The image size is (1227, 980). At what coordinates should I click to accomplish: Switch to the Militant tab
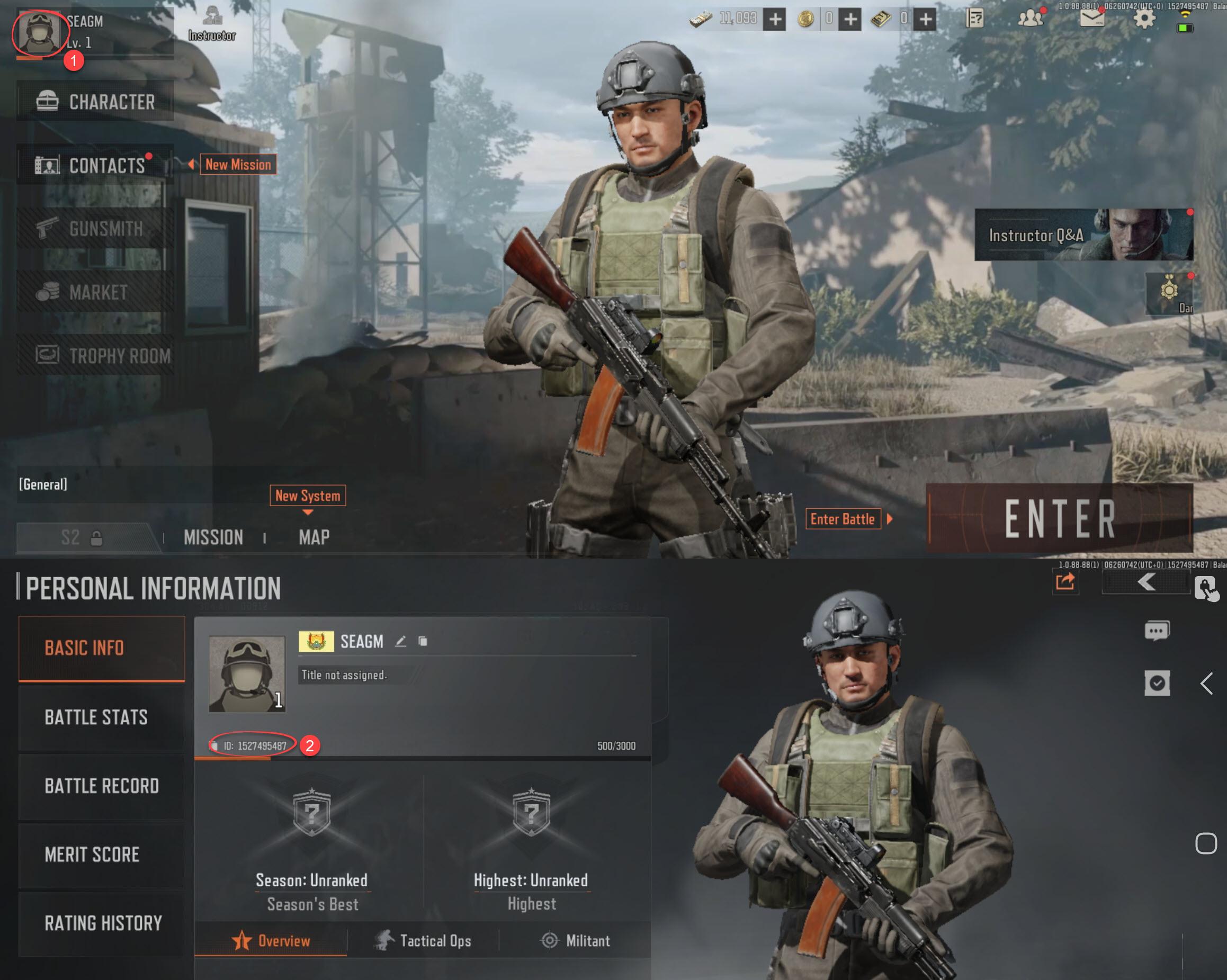pos(575,941)
